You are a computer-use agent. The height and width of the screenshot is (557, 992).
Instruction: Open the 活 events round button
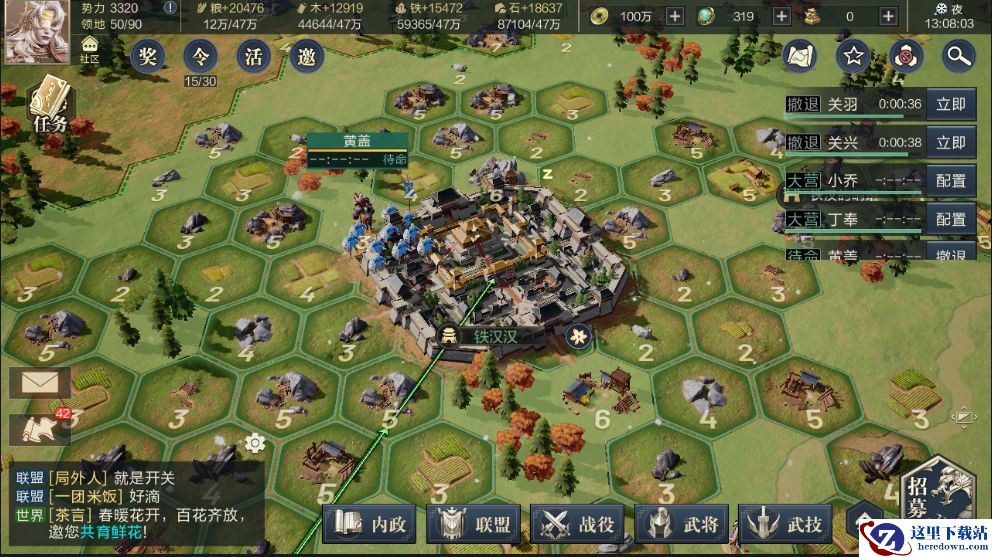253,56
